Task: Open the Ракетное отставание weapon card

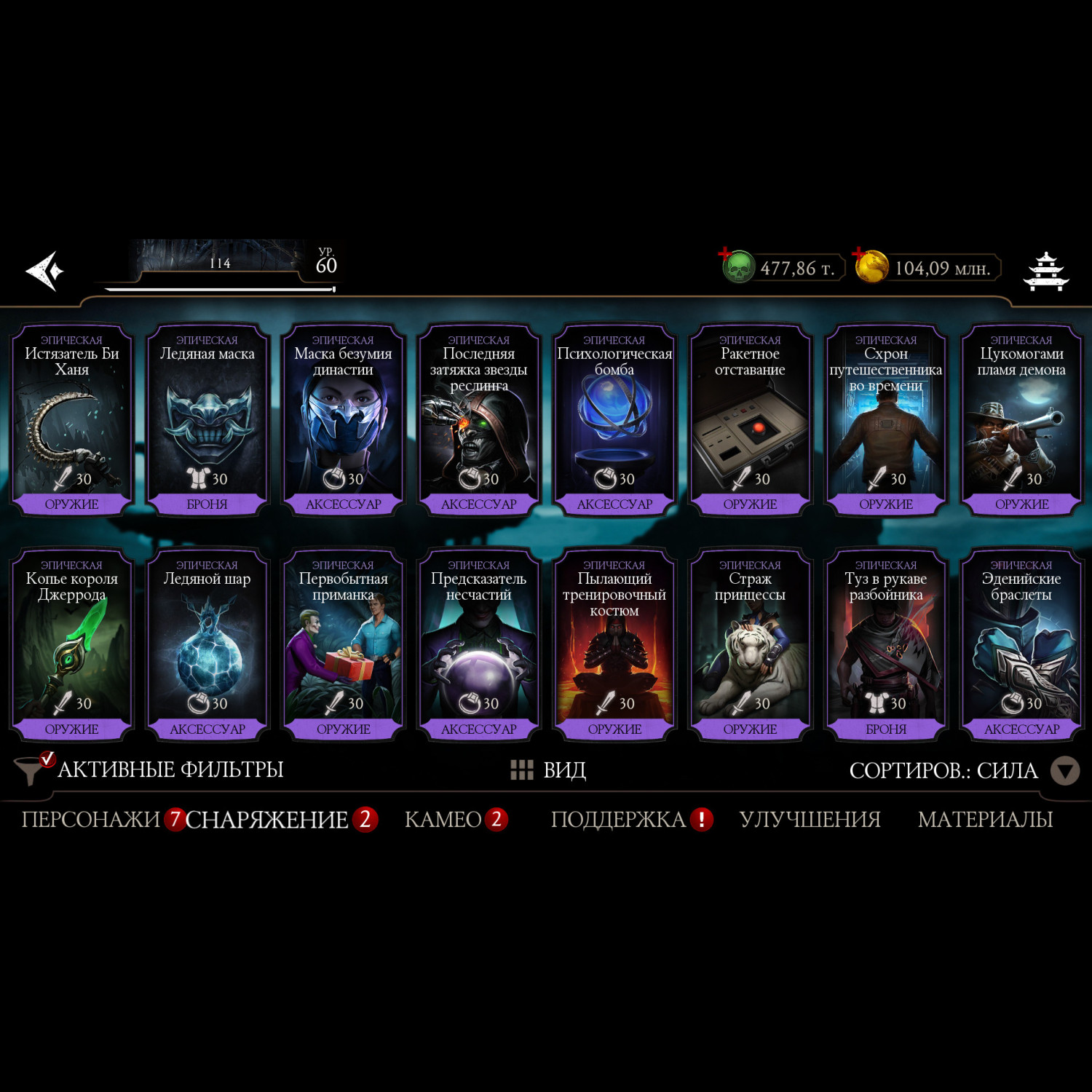Action: [750, 421]
